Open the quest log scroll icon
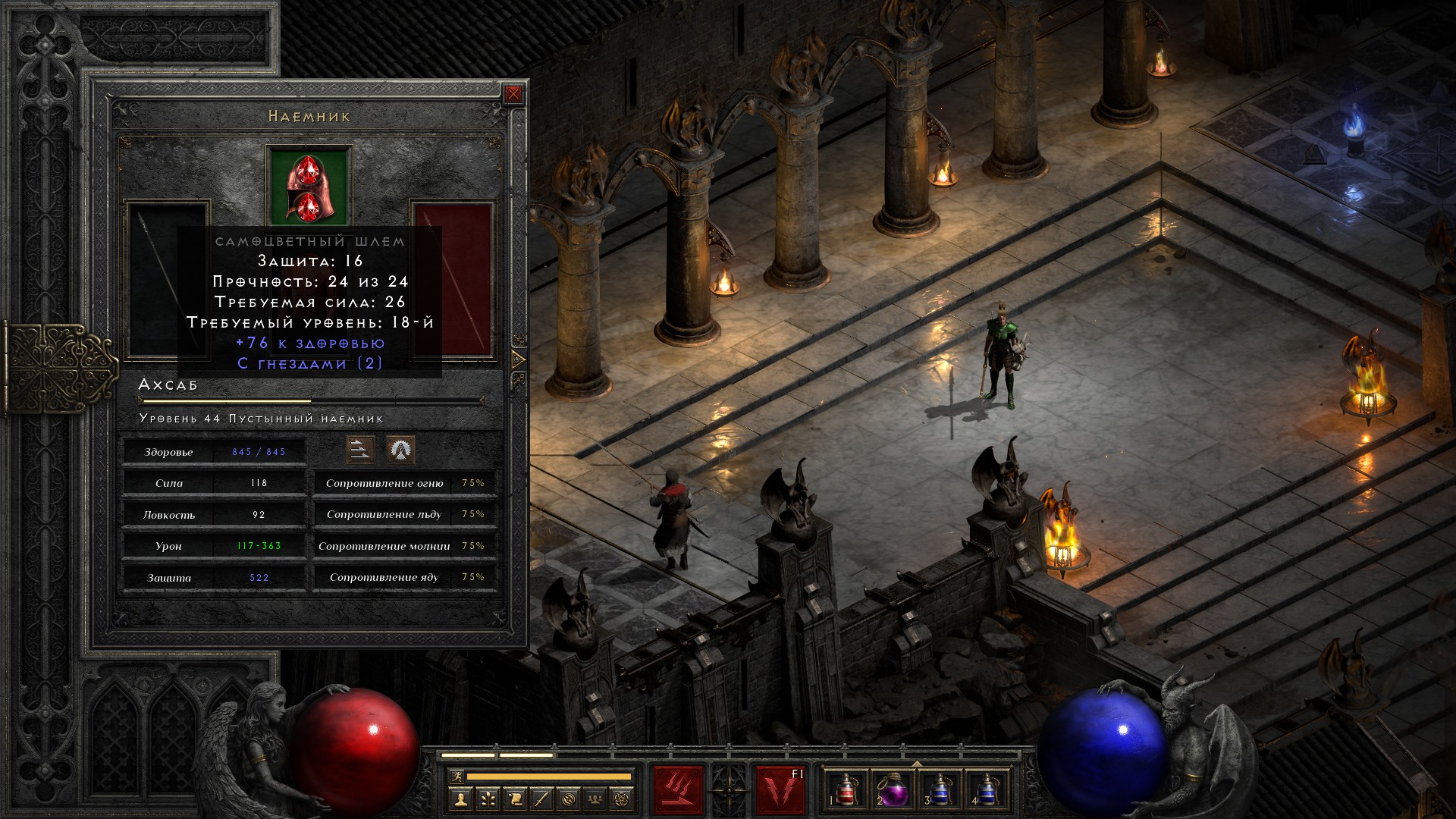The image size is (1456, 819). [515, 799]
